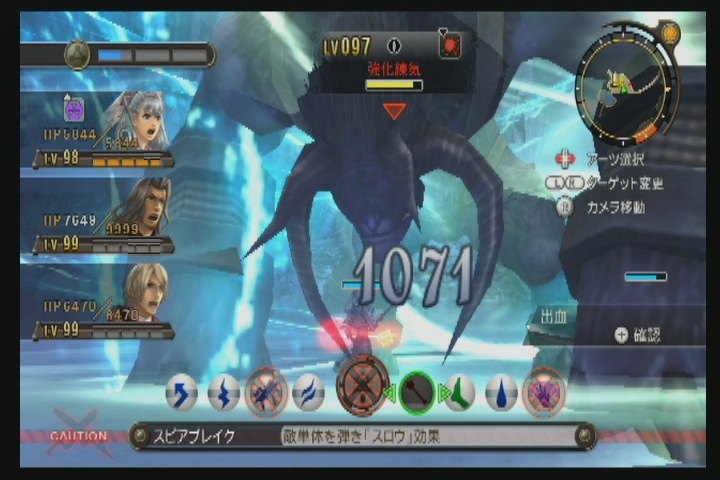This screenshot has height=480, width=720.
Task: Use the blue lightning bolt art
Action: point(223,393)
